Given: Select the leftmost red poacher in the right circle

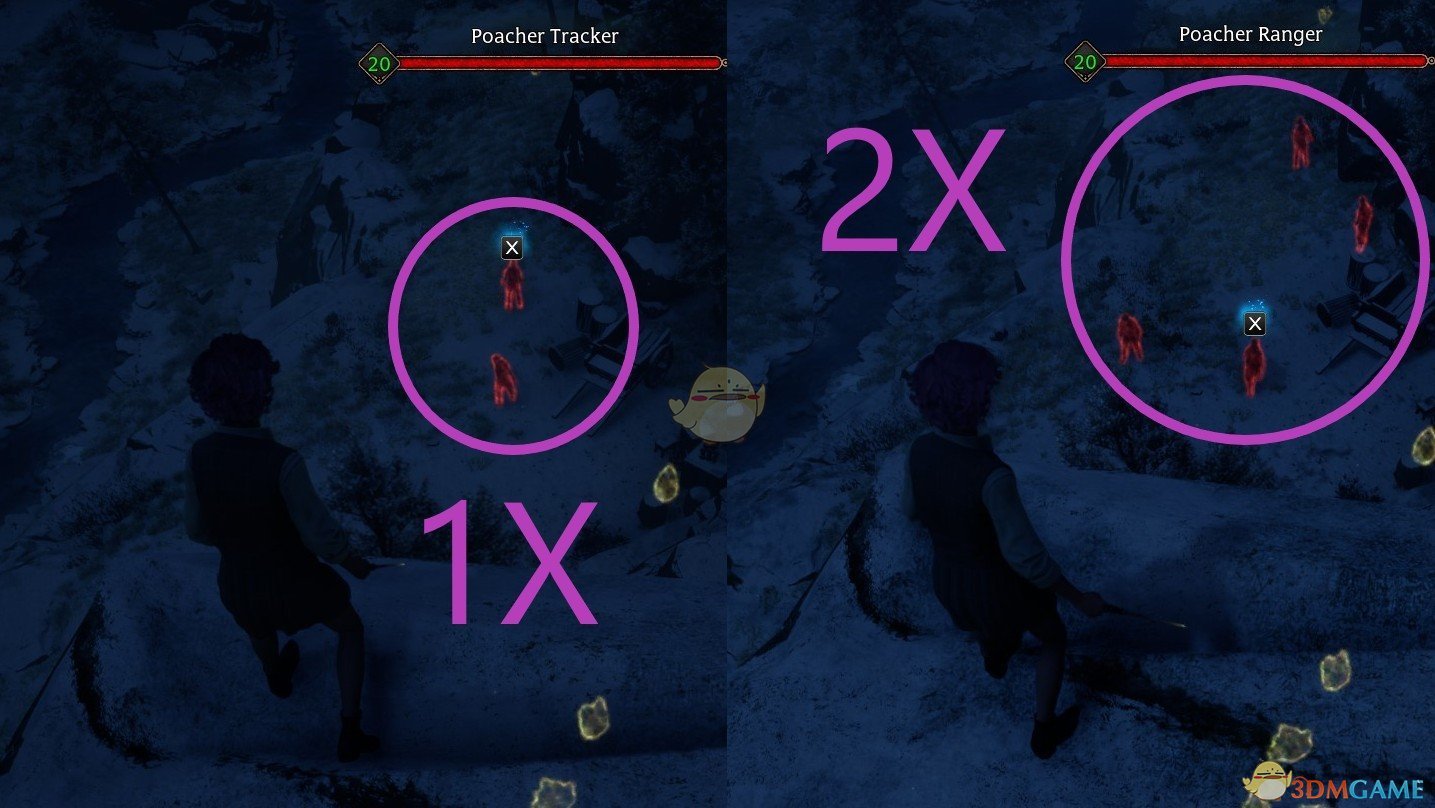Looking at the screenshot, I should [x=1130, y=340].
